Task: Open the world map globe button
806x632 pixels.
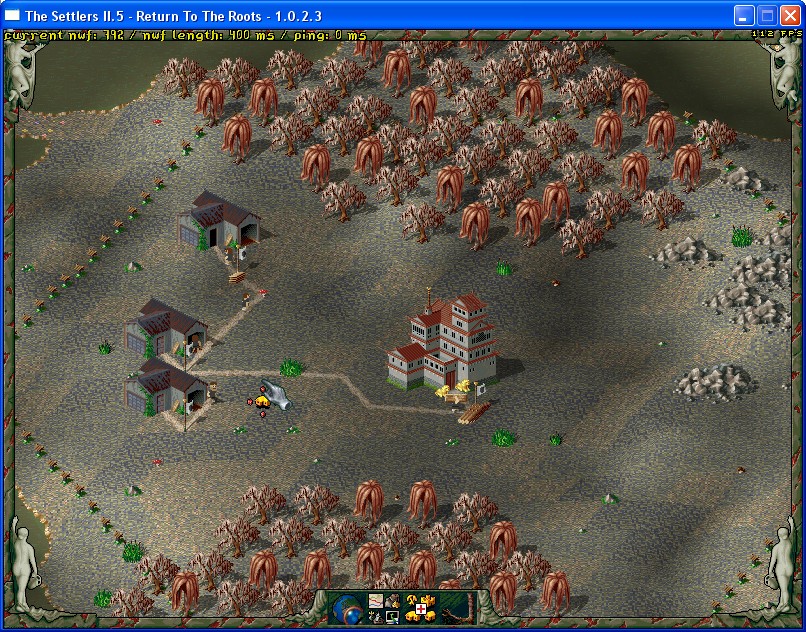Action: click(349, 608)
